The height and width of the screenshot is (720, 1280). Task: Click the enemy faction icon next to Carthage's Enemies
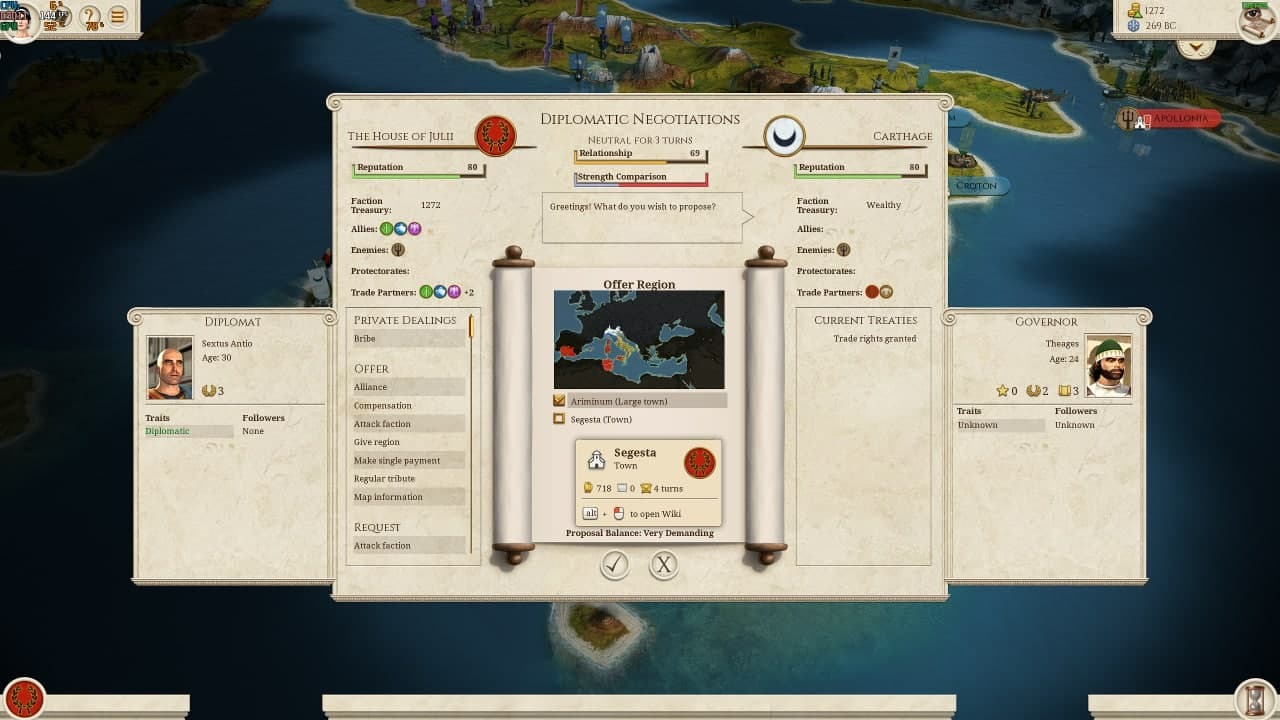tap(845, 250)
